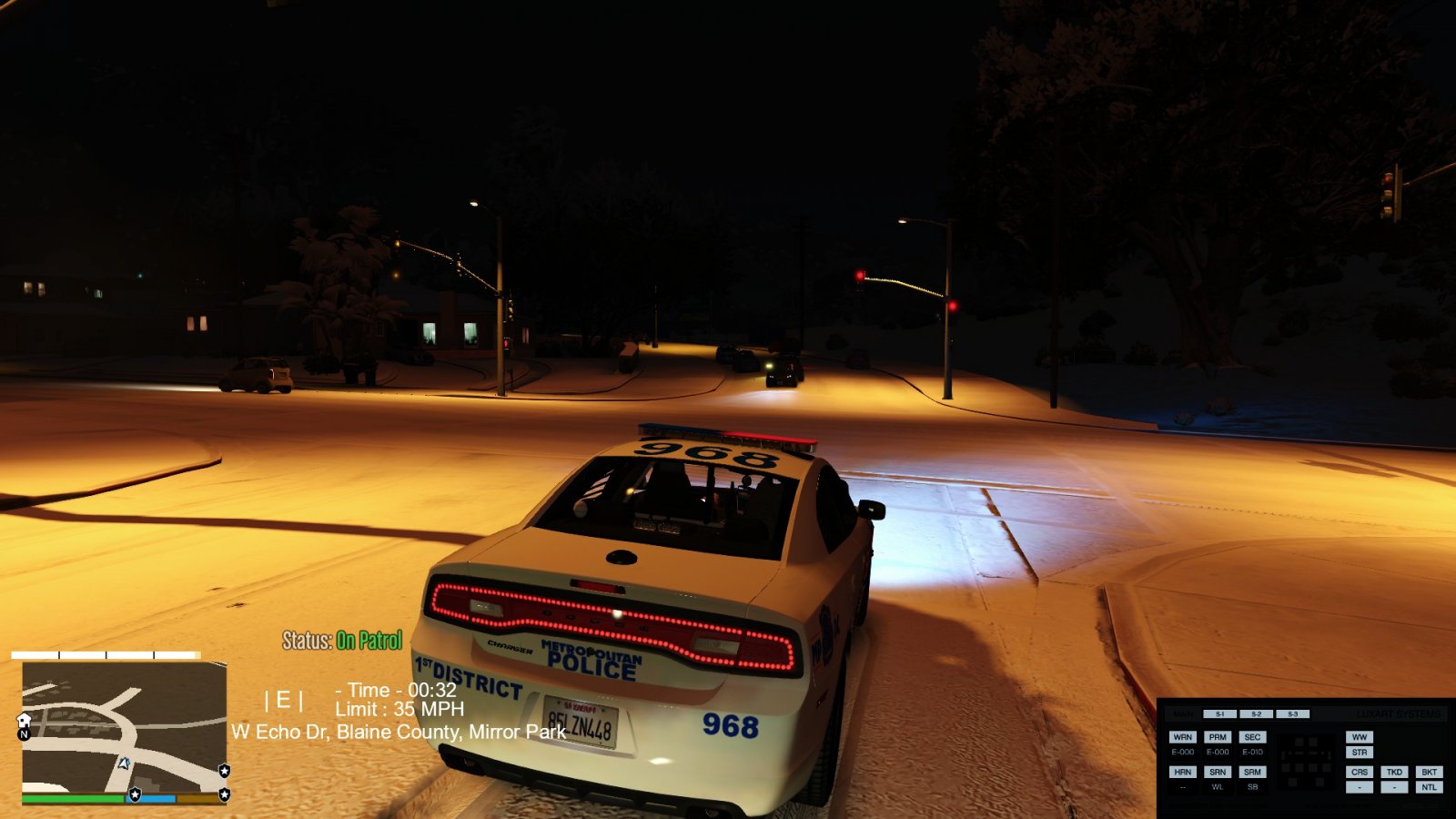This screenshot has height=819, width=1456.
Task: Toggle the CRS cruise lights button
Action: (1359, 772)
